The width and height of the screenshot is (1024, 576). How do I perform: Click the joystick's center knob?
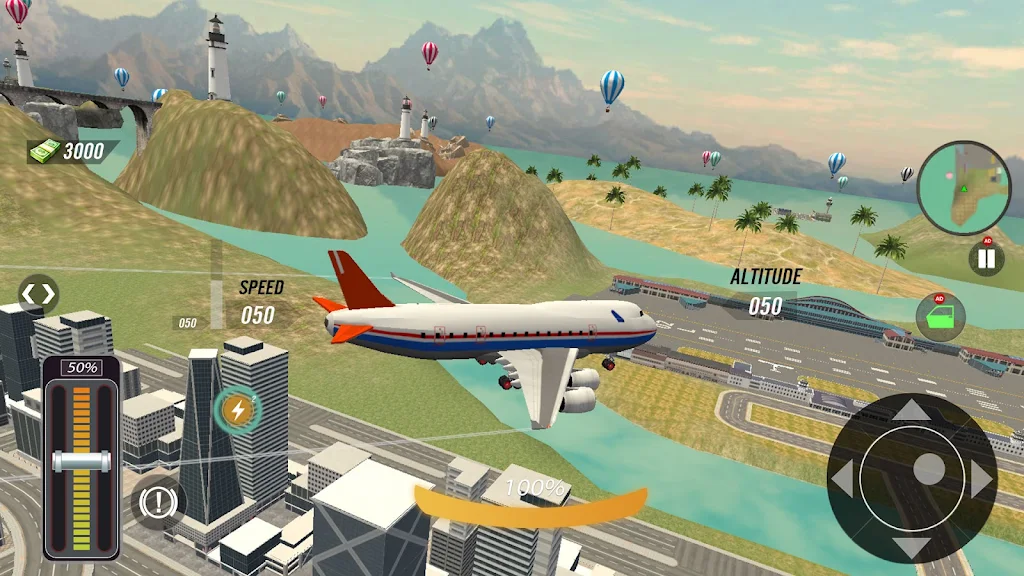[x=928, y=470]
